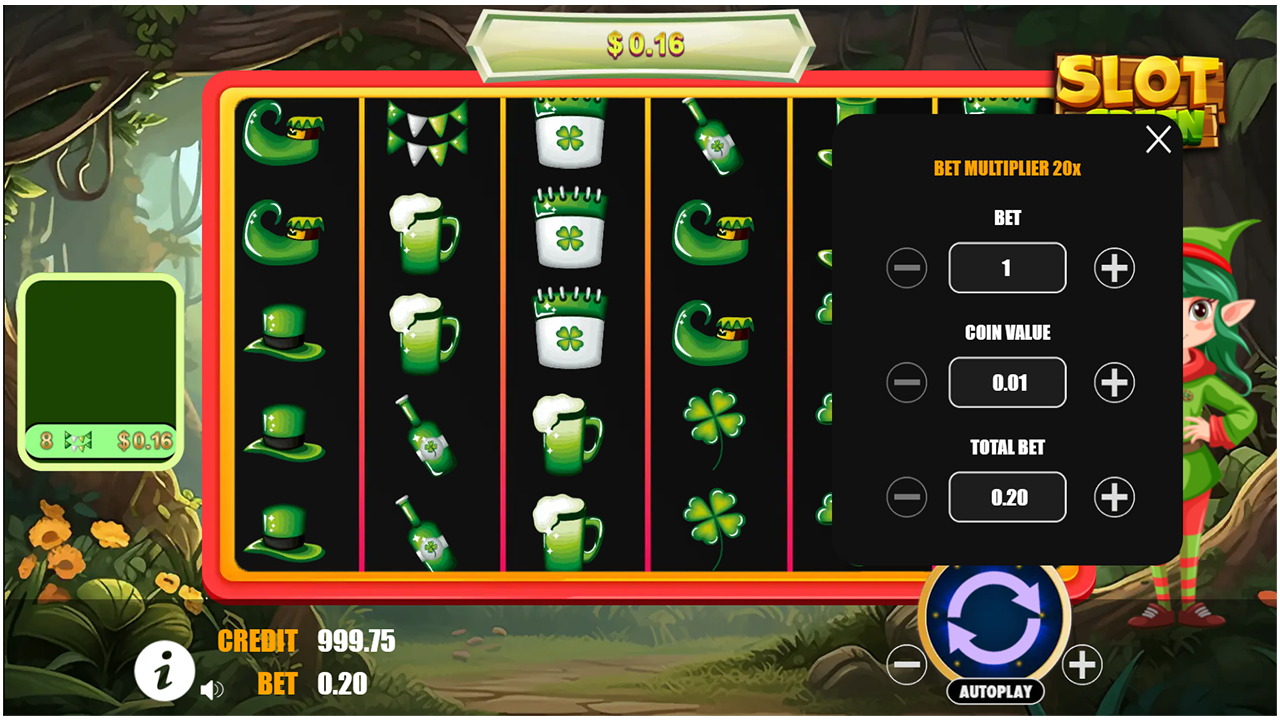
Task: Click the TOTAL BET field showing 0.20
Action: coord(1007,497)
